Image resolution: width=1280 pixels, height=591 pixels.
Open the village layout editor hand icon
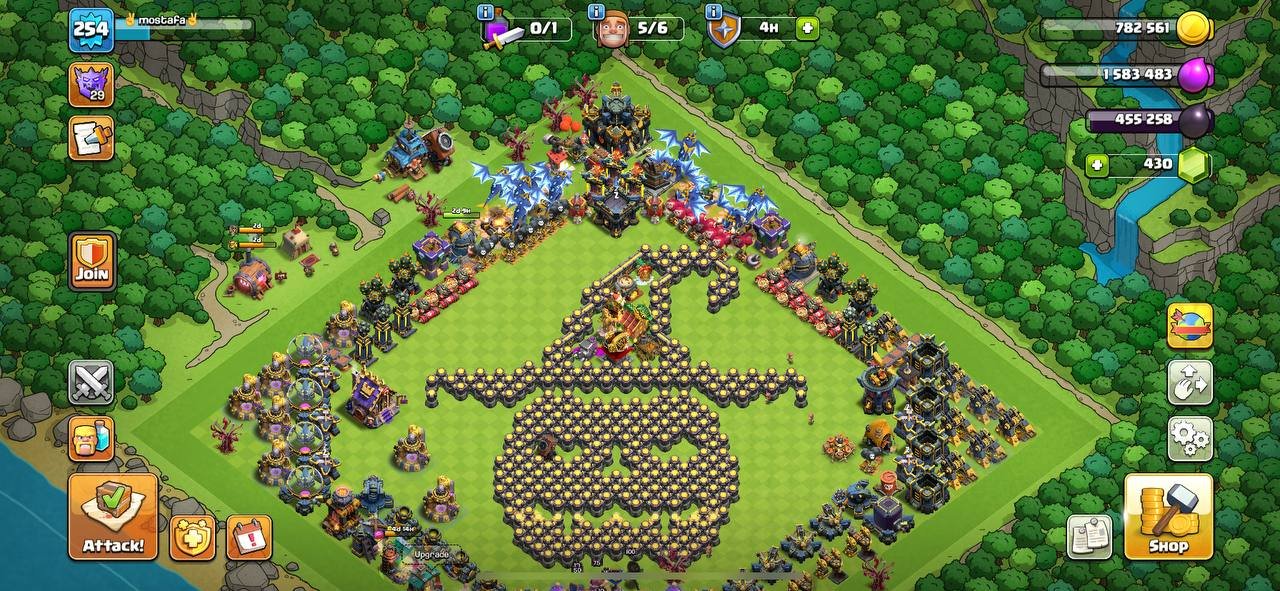point(1190,382)
